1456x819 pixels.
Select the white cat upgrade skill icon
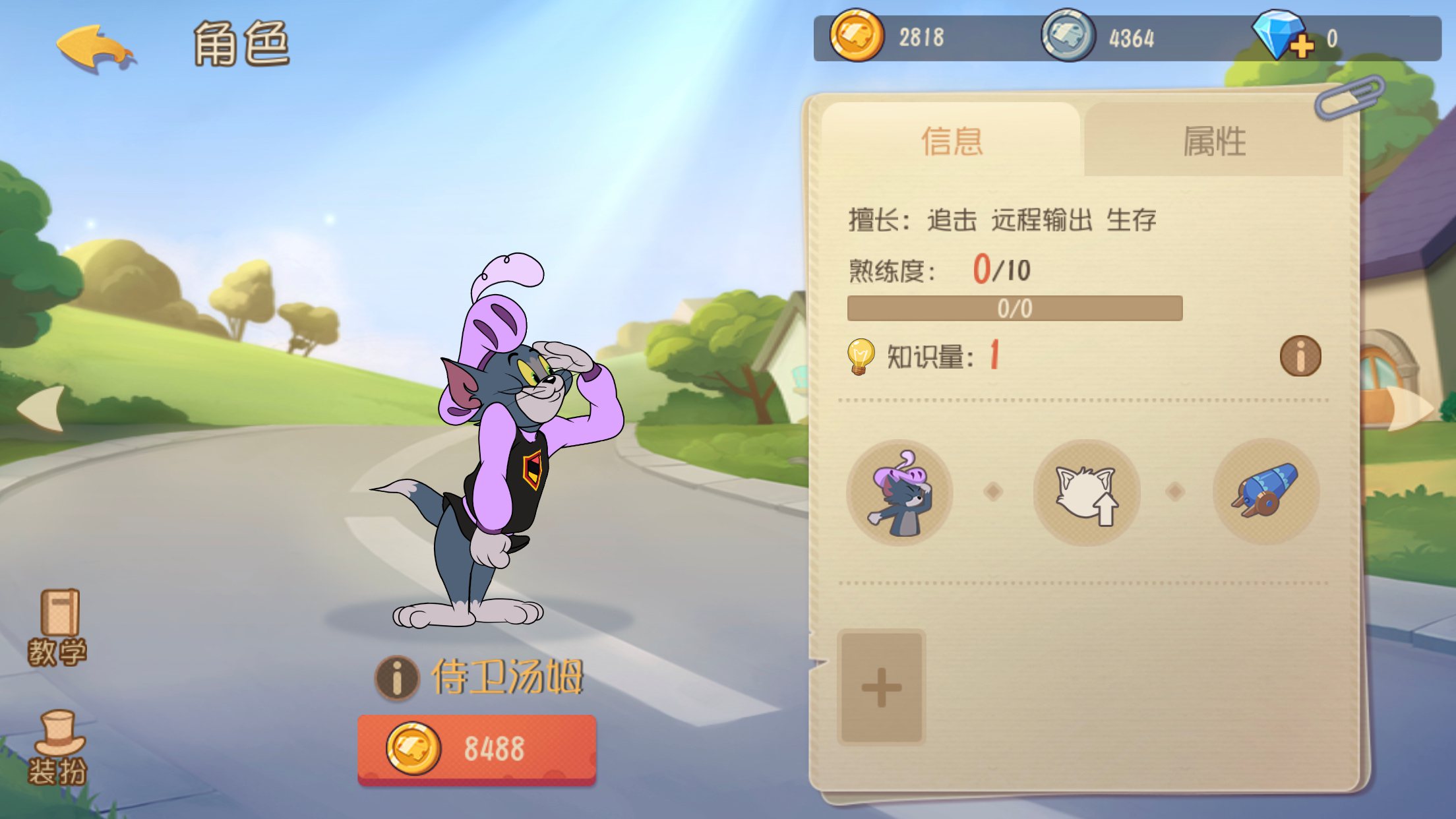[1086, 493]
